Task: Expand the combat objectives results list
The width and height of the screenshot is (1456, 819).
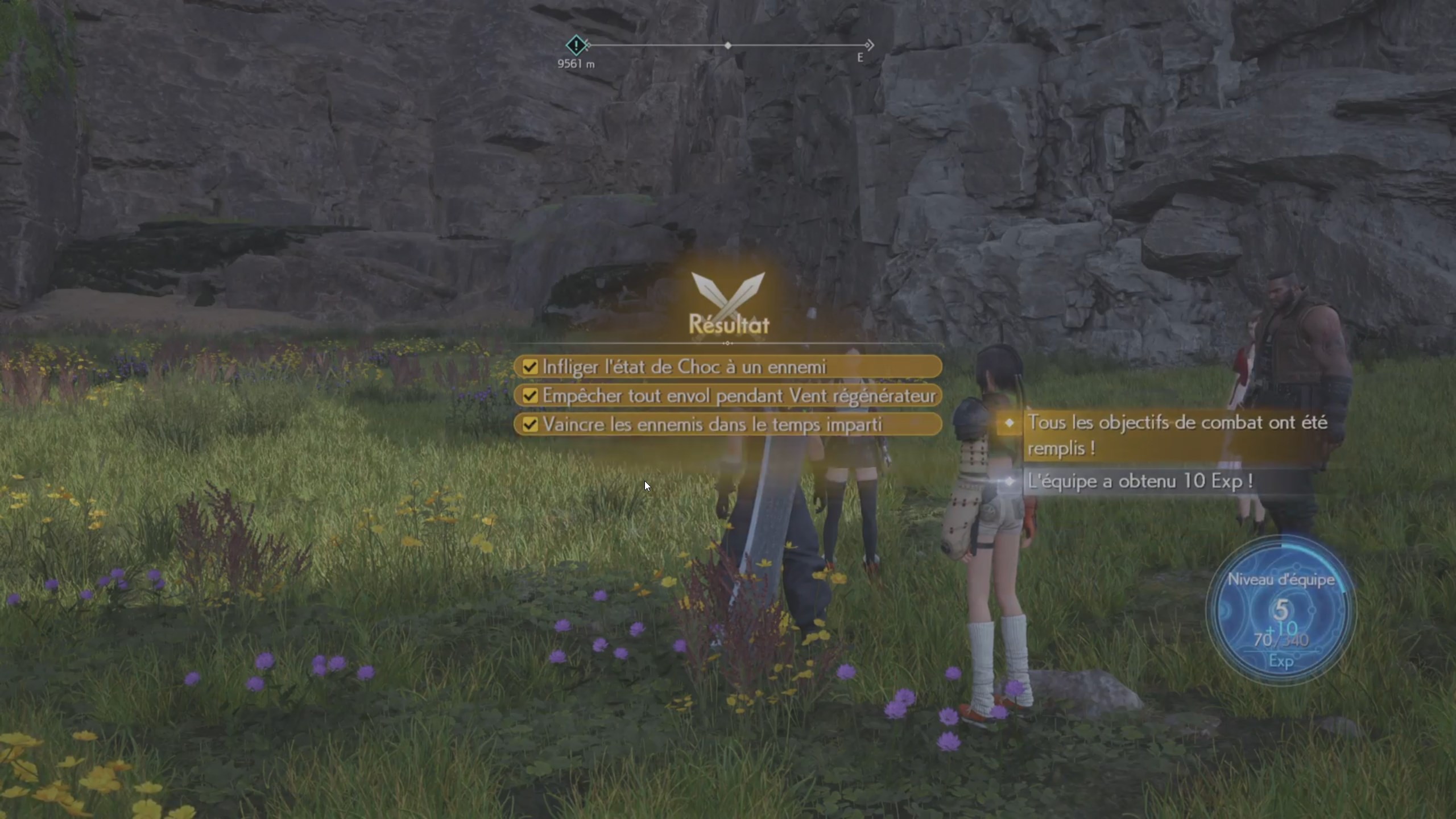Action: (728, 395)
